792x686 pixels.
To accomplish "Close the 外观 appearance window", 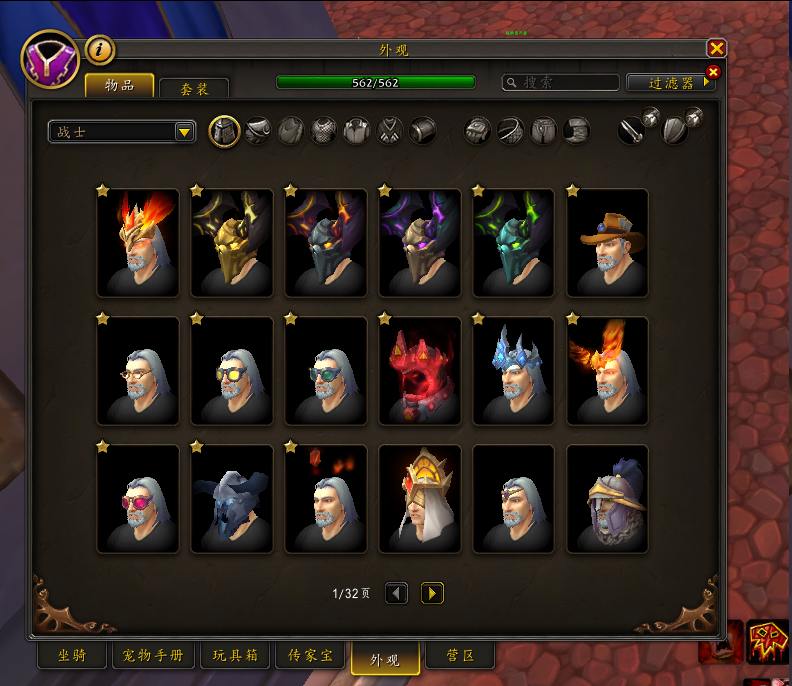I will point(716,48).
